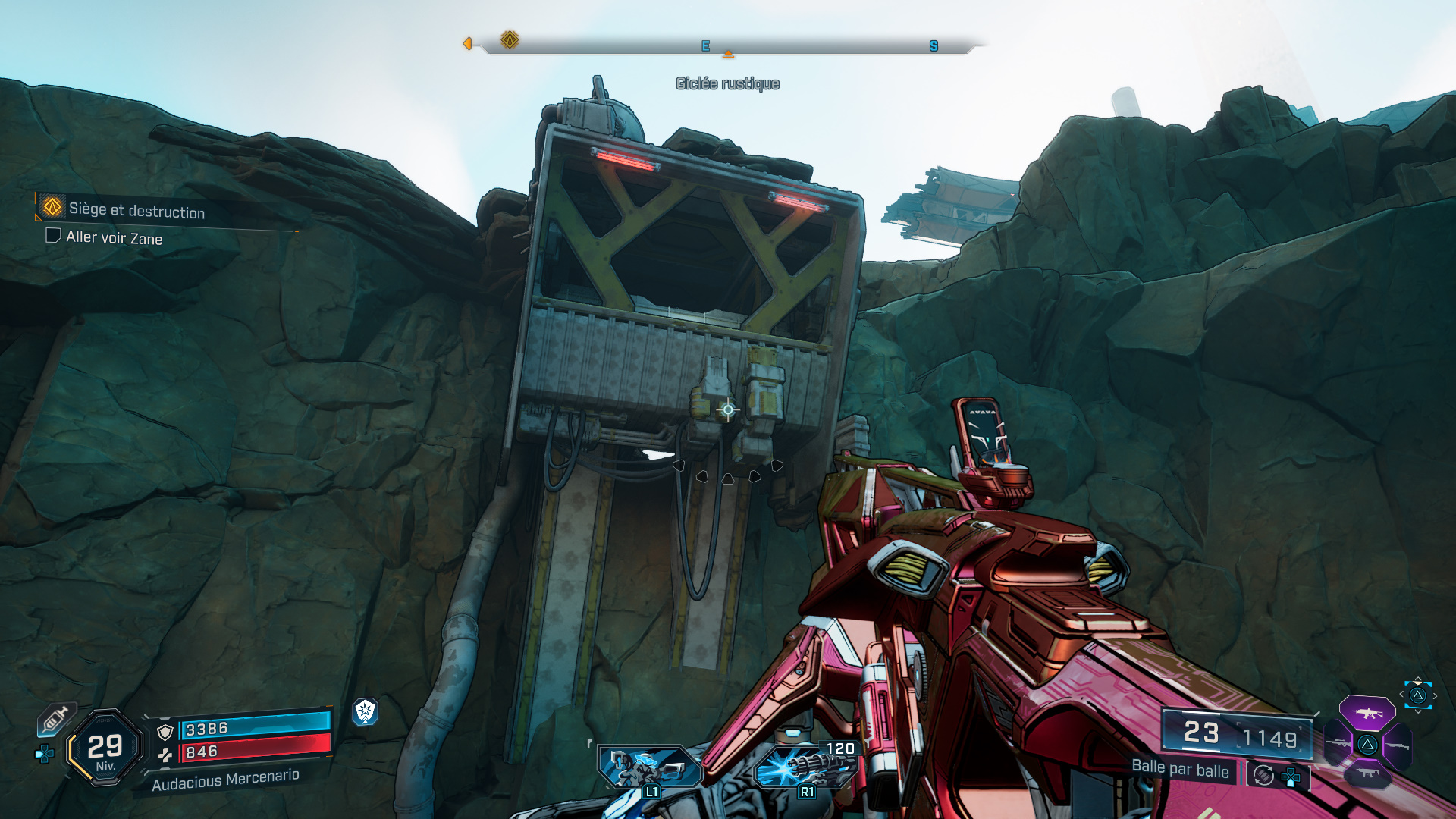The width and height of the screenshot is (1456, 819).
Task: Choose the bottom weapon slot
Action: point(1367,773)
